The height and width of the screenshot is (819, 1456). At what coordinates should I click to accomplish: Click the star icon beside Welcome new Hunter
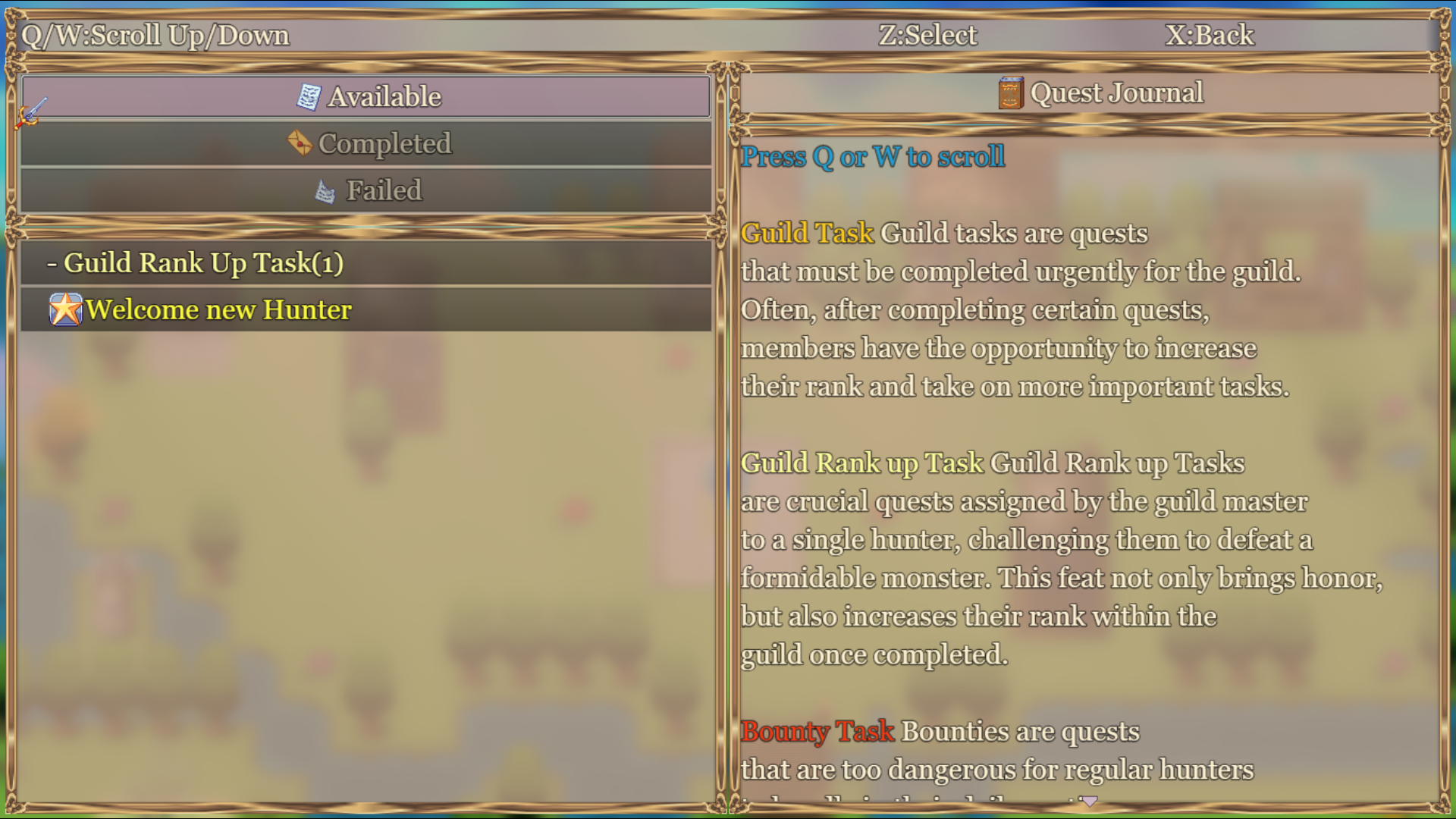pyautogui.click(x=67, y=309)
